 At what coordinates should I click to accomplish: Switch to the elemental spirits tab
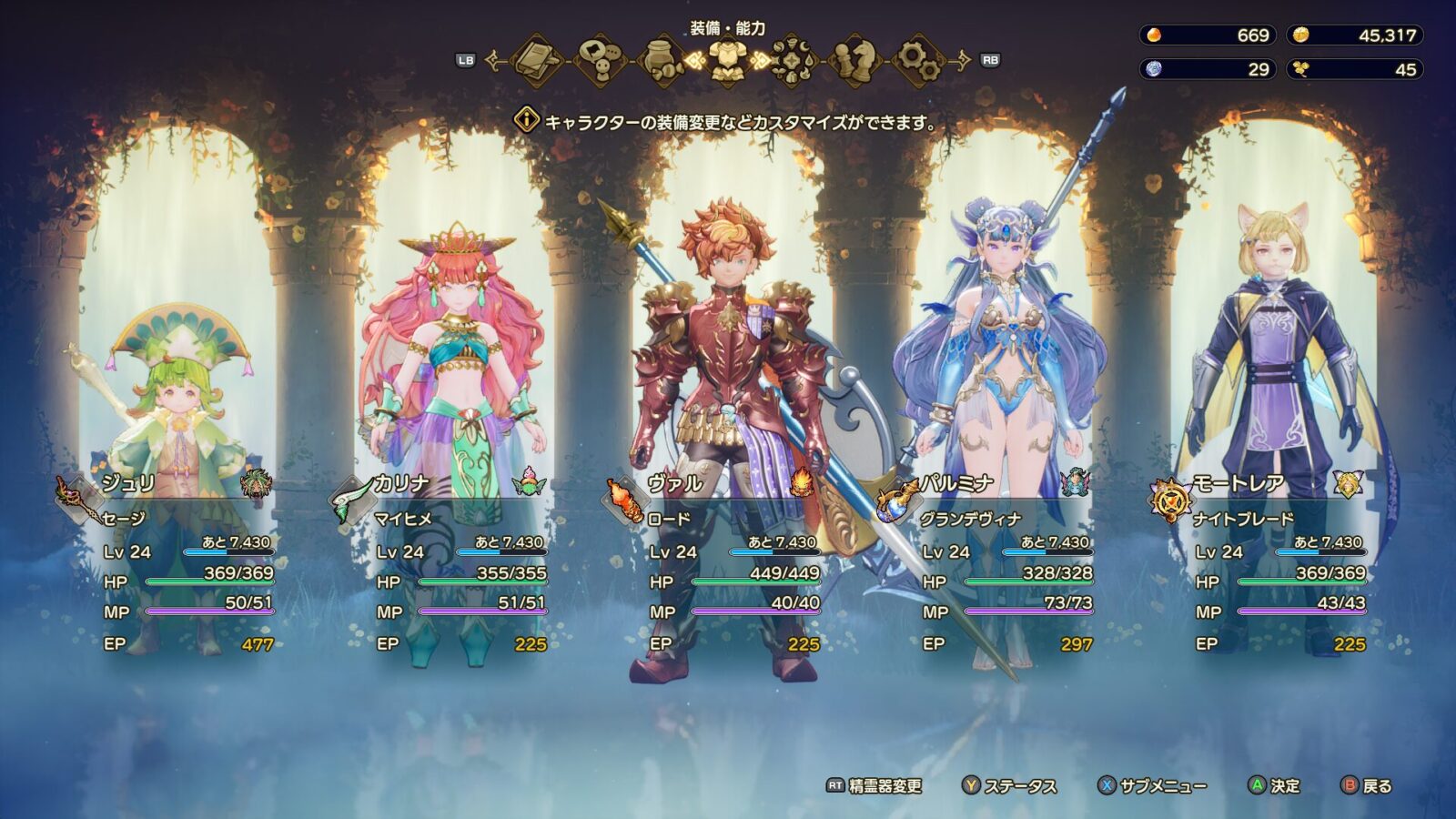click(x=792, y=61)
